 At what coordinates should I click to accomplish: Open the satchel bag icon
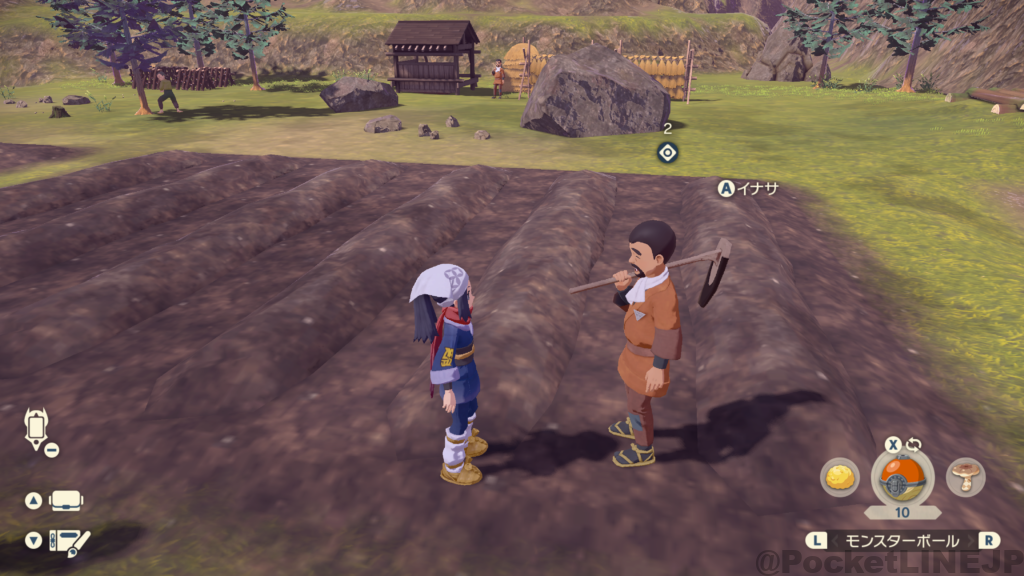[x=66, y=500]
